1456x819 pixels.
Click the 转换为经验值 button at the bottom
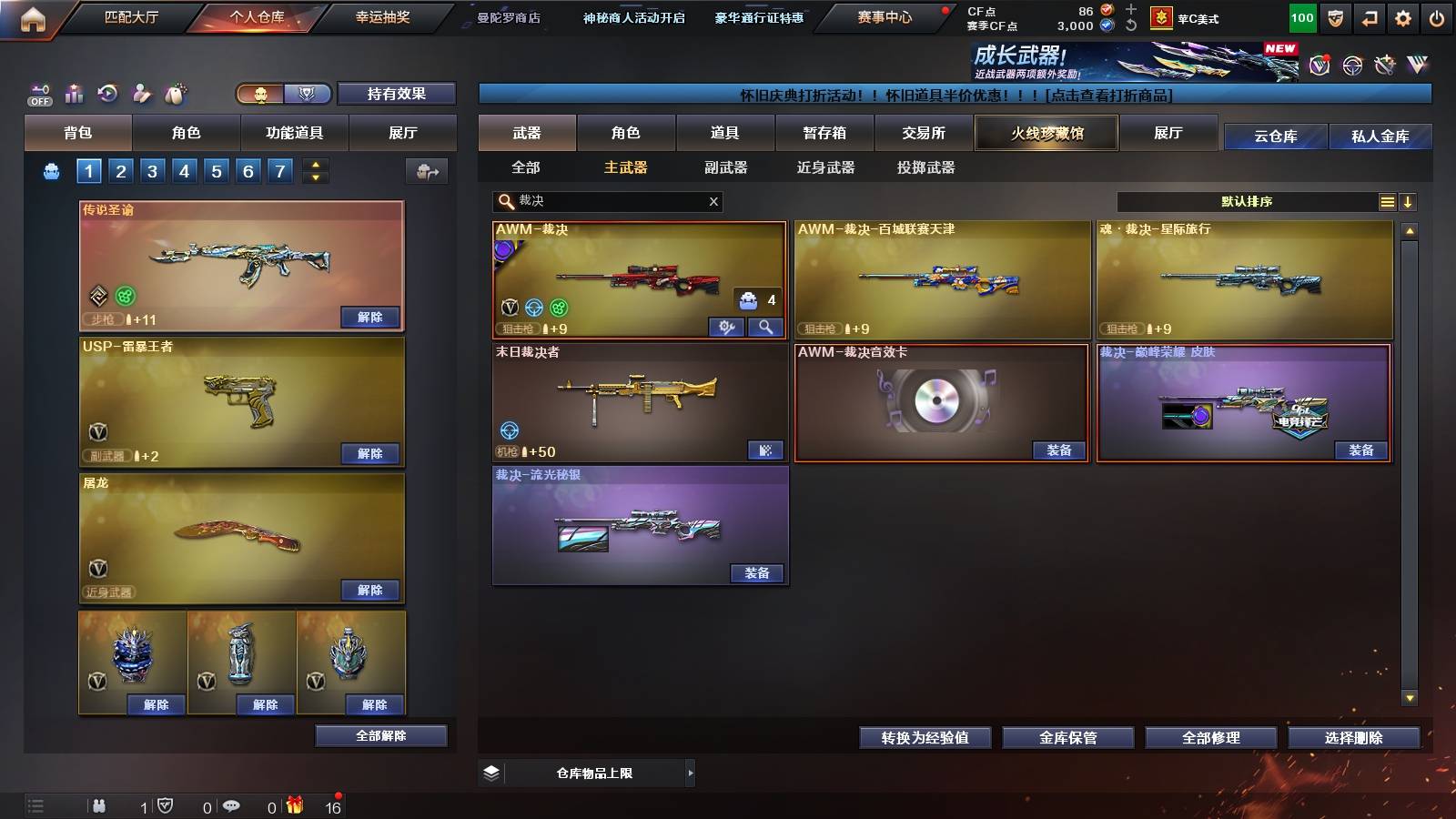[925, 738]
